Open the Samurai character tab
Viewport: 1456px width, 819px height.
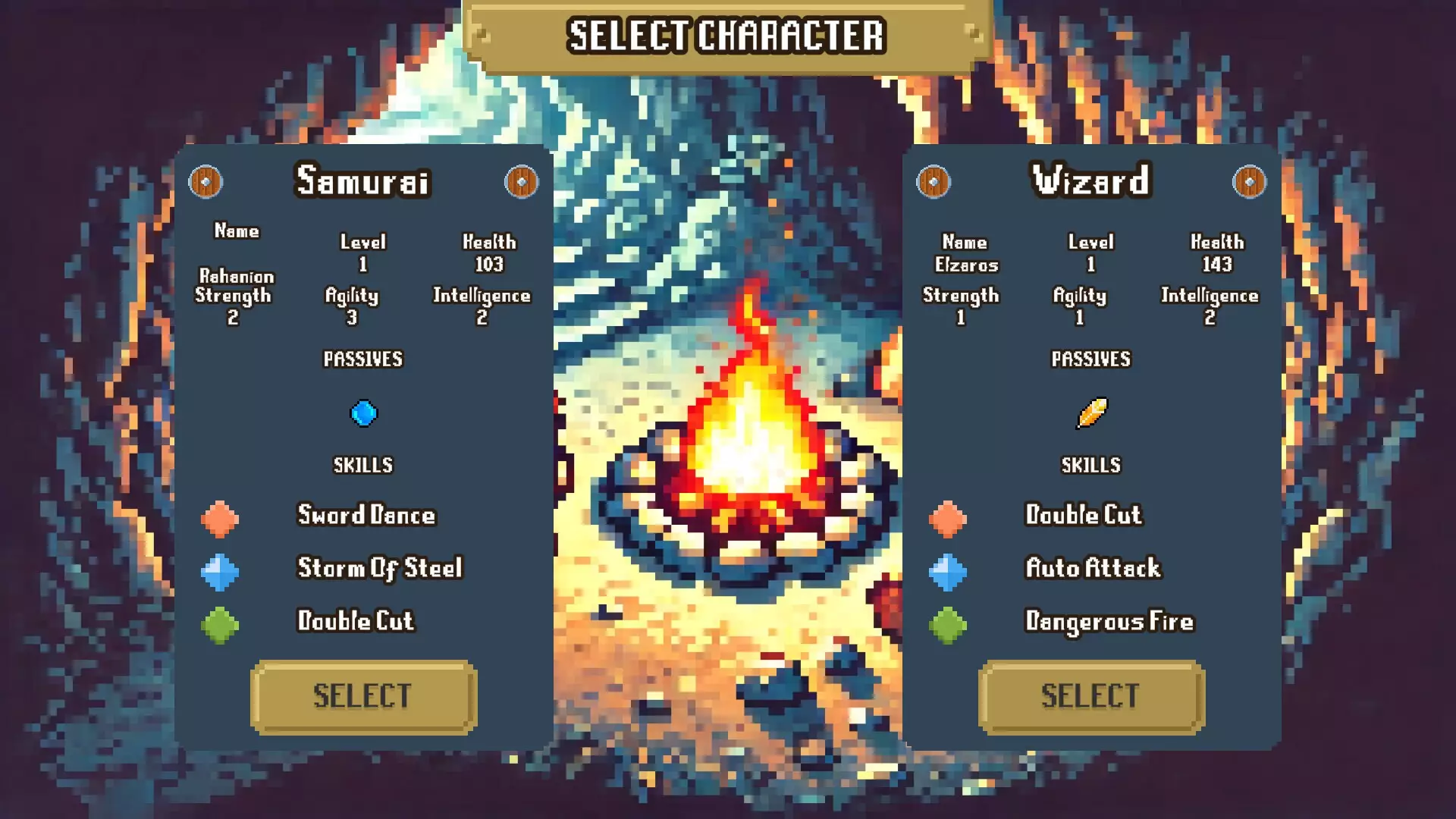pos(363,181)
